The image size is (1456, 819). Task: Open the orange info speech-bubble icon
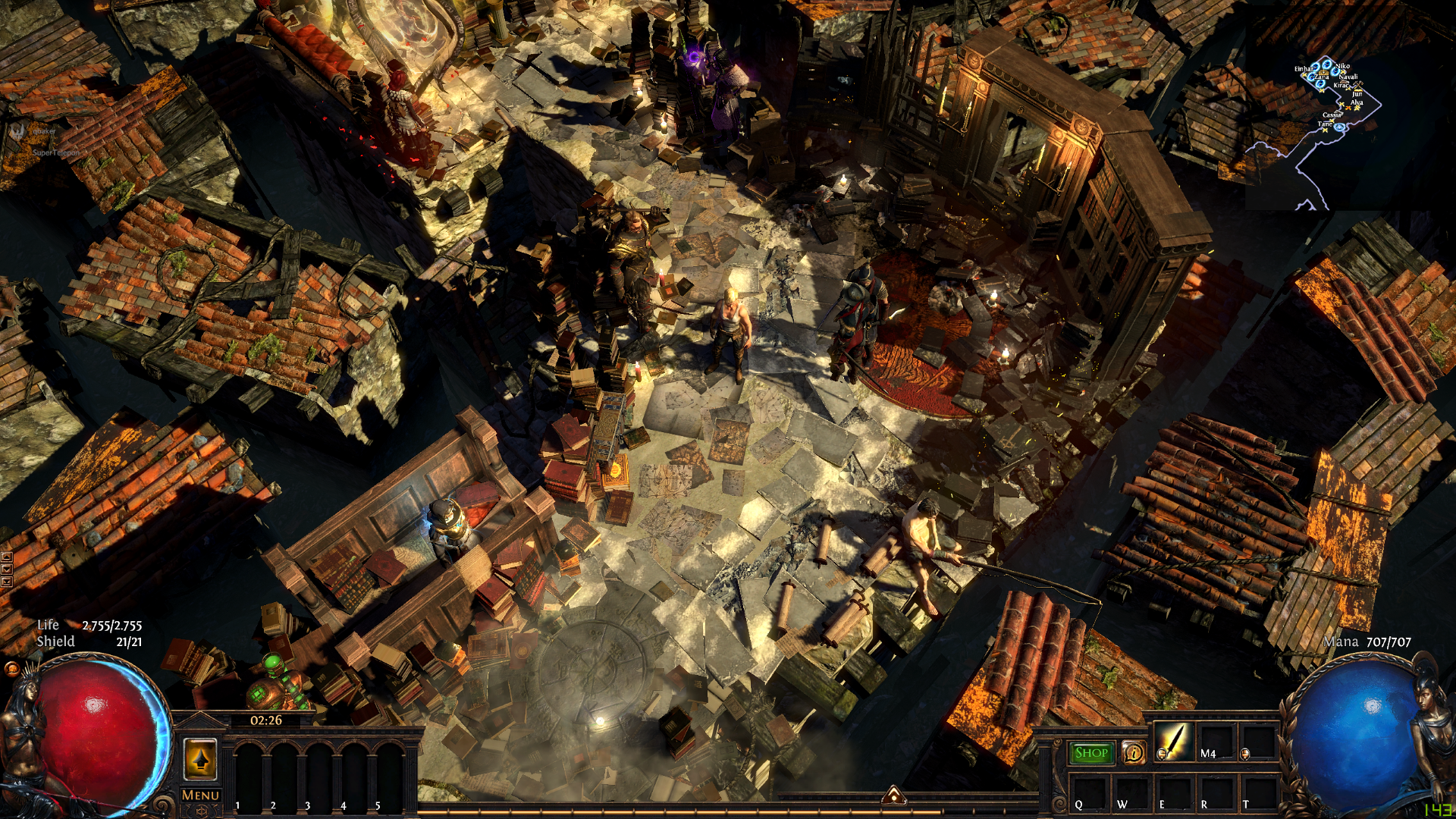tap(1134, 753)
